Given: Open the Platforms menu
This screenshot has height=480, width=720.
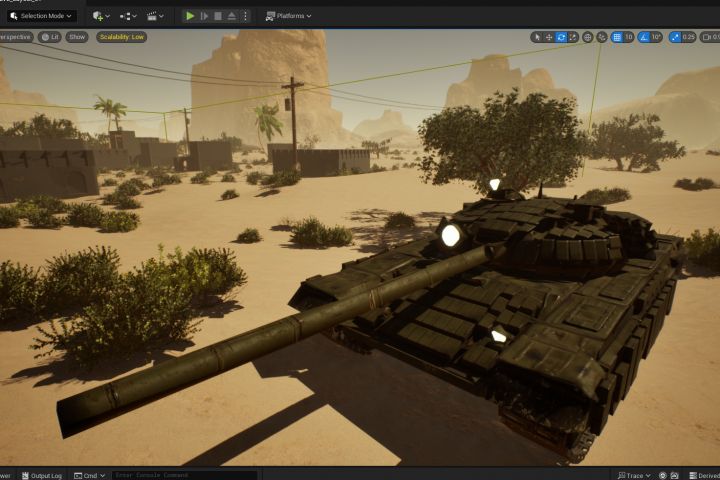Looking at the screenshot, I should pos(289,16).
